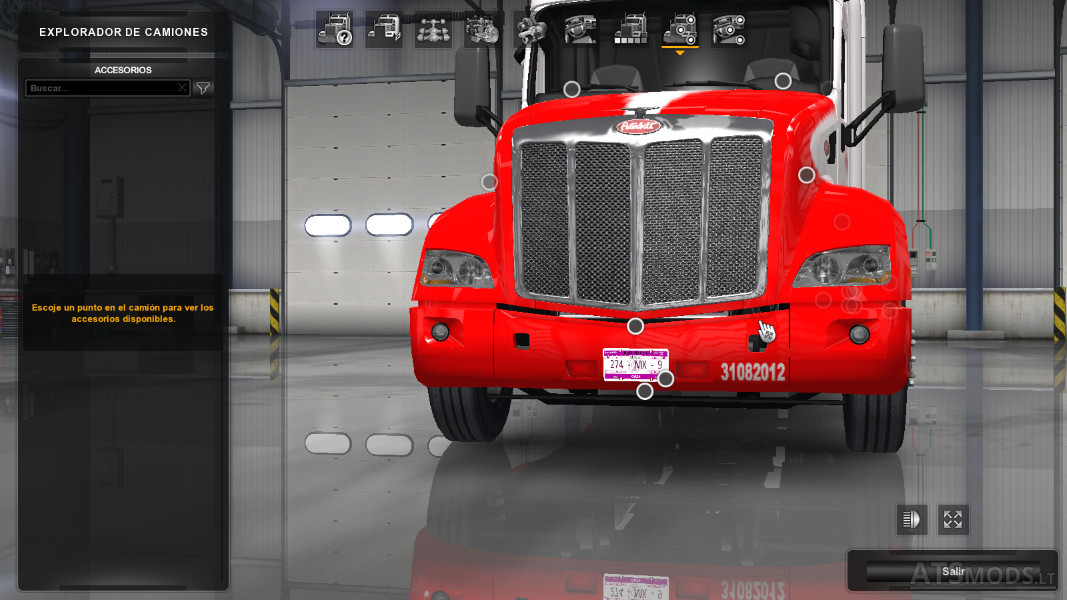The image size is (1067, 600).
Task: Switch to the chassis category tab
Action: [433, 30]
